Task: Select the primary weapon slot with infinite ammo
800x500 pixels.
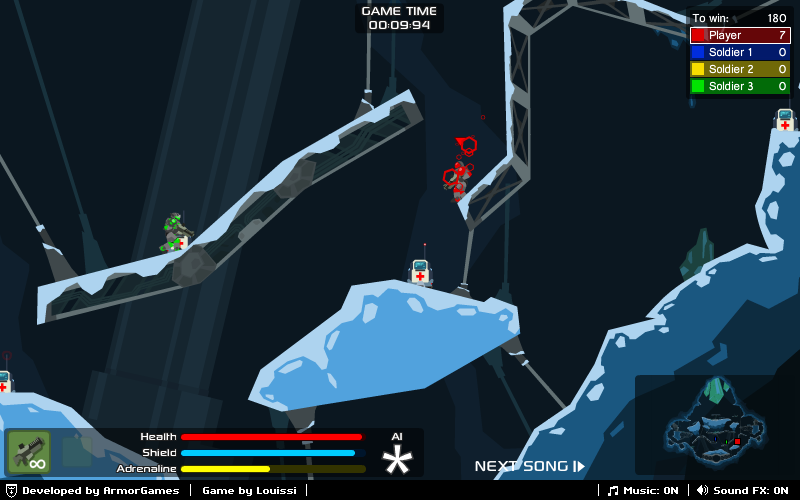Action: [29, 452]
